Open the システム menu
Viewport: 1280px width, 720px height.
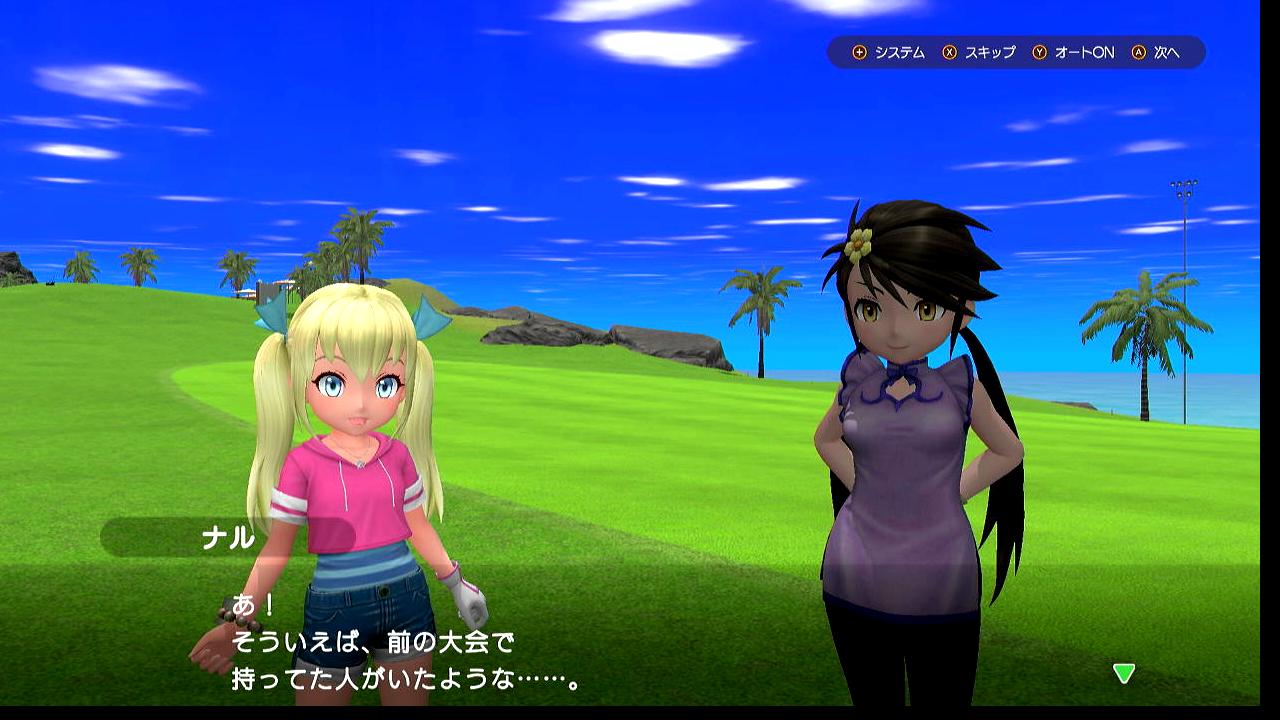(889, 53)
